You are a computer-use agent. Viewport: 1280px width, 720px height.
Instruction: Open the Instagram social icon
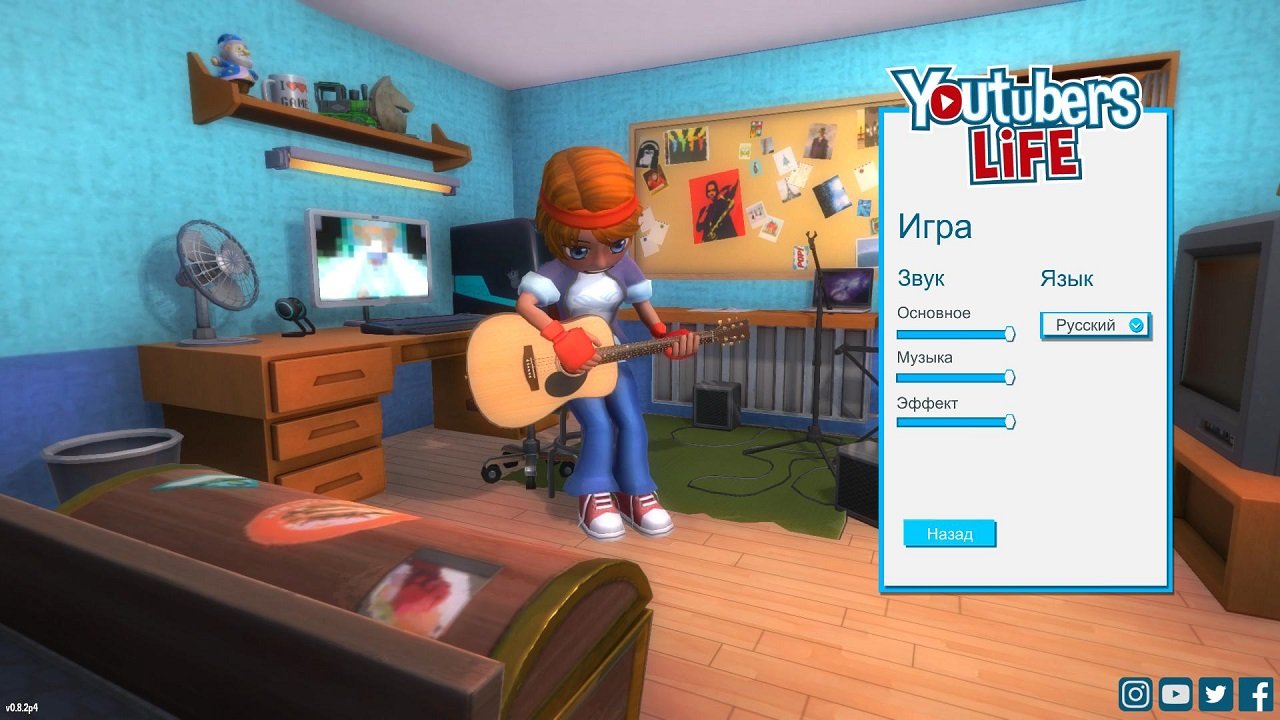point(1136,693)
